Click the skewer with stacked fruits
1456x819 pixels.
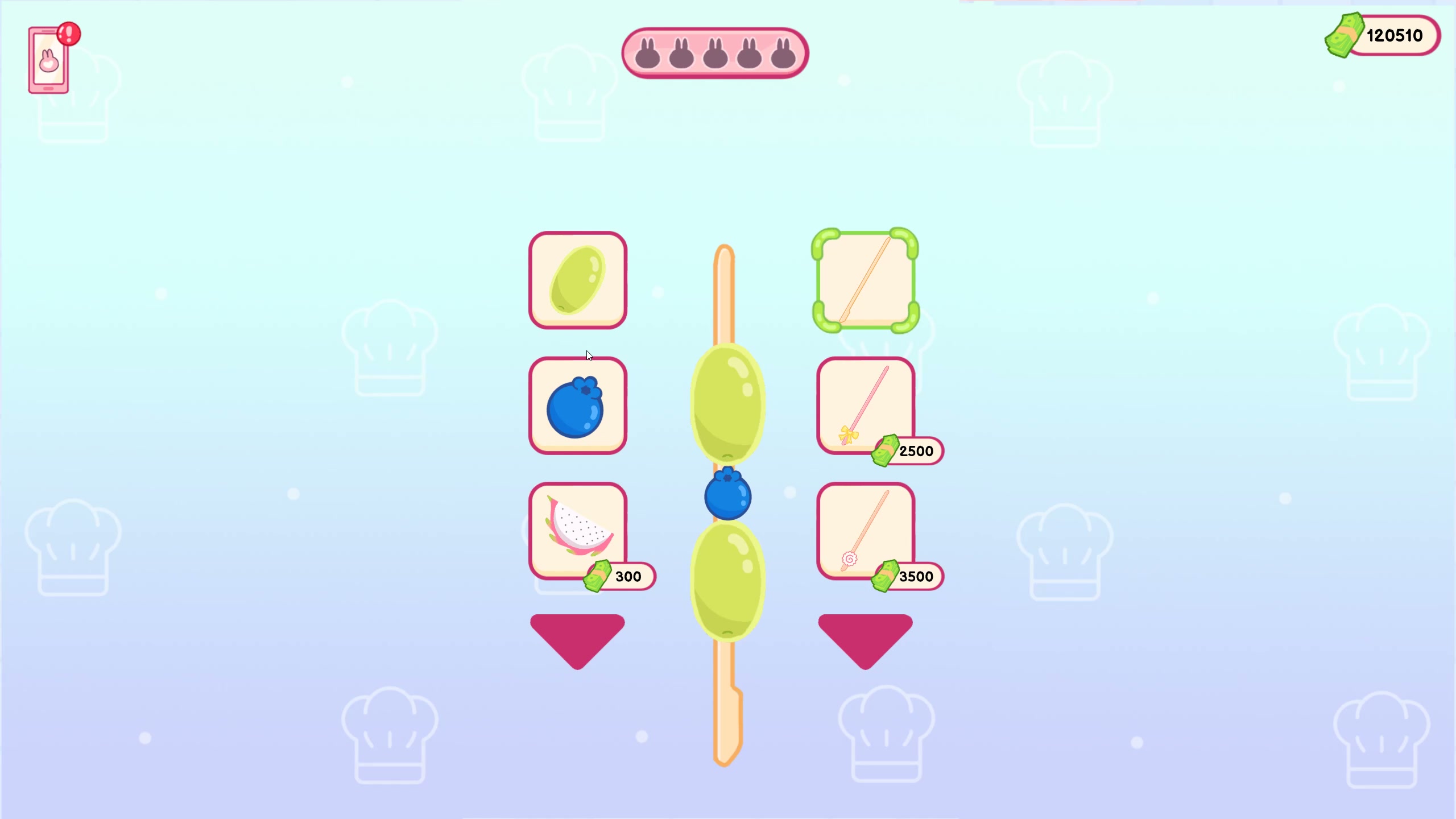(725, 498)
